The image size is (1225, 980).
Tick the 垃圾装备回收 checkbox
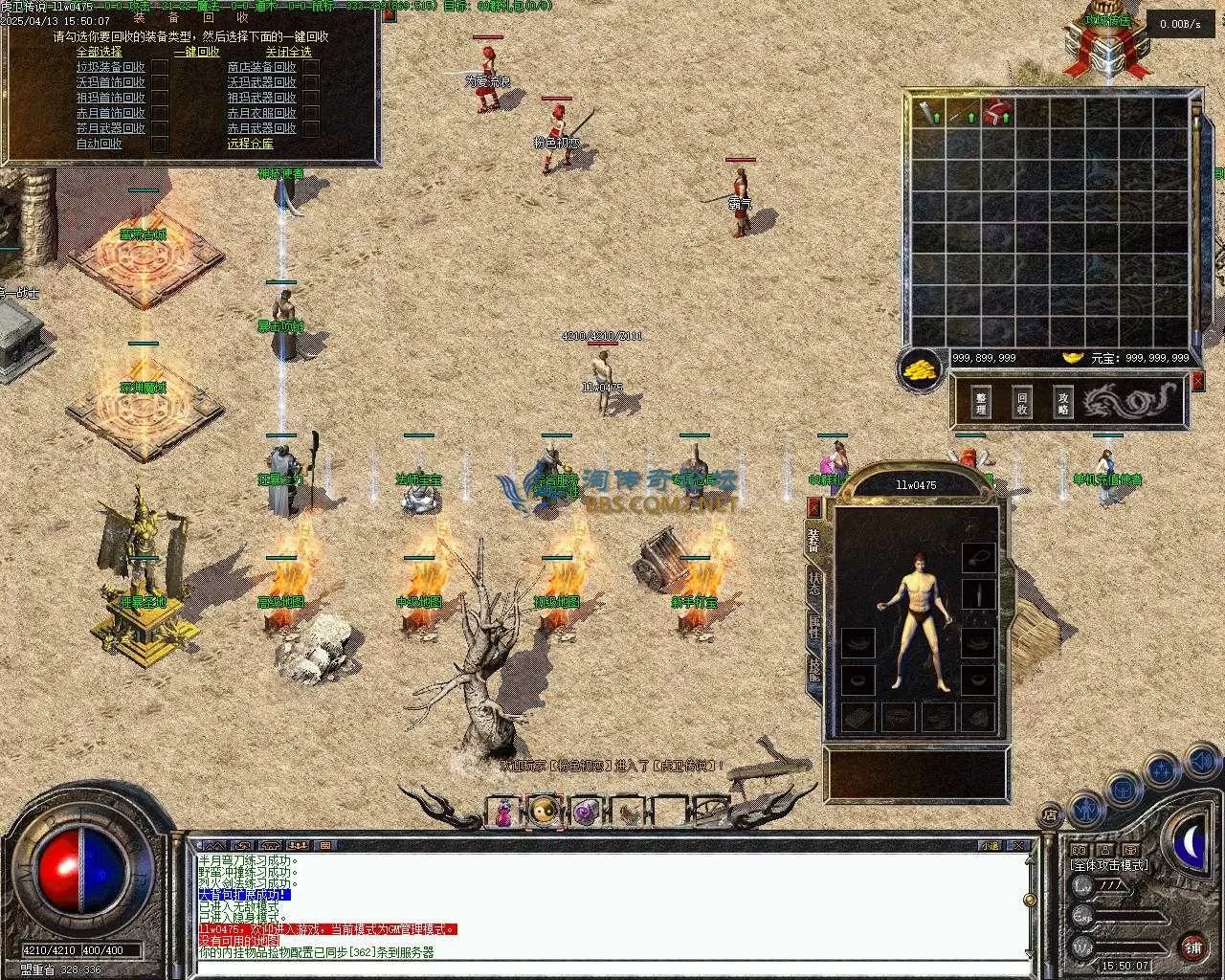pyautogui.click(x=160, y=67)
